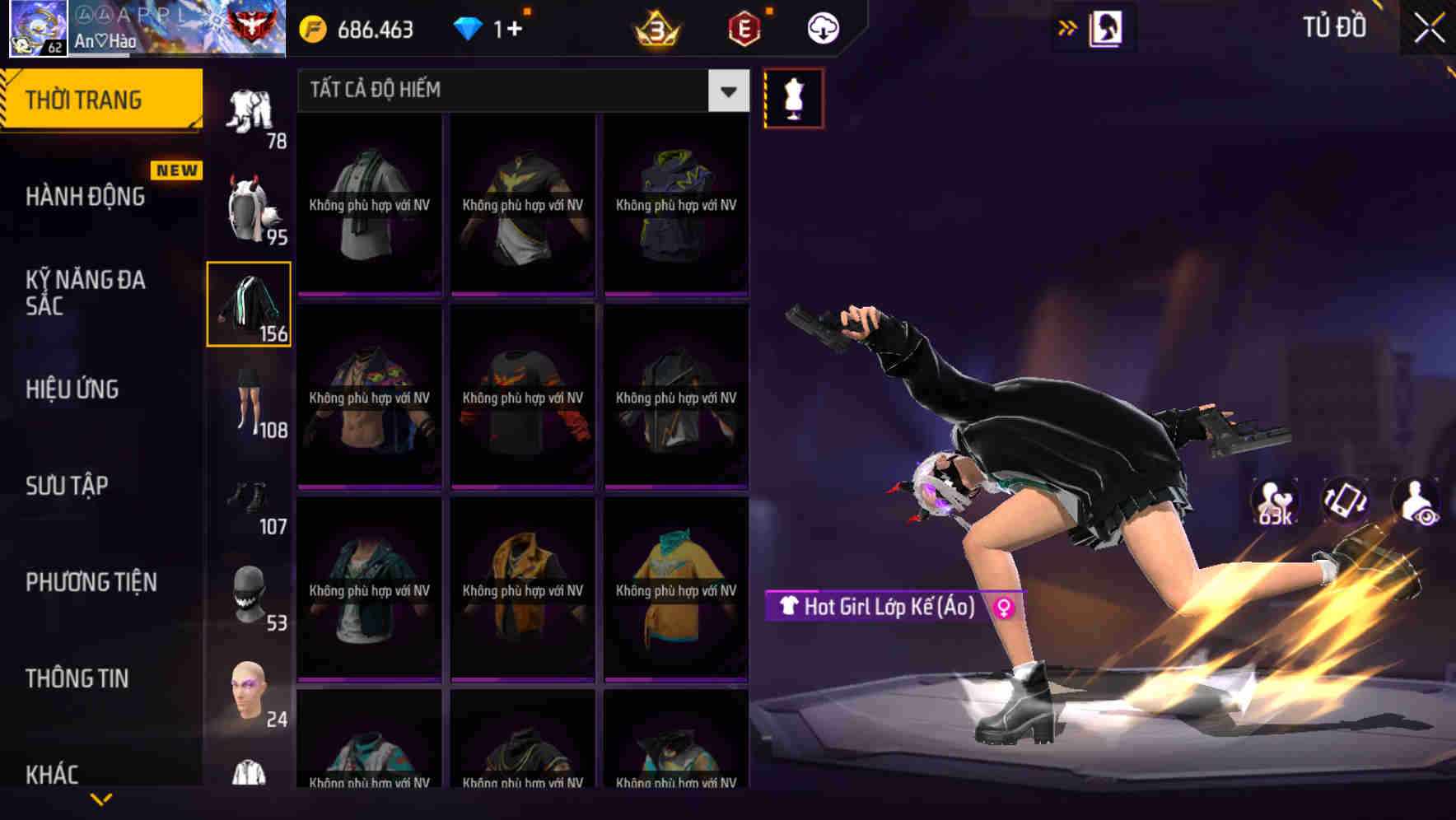
Task: Open the mannequin default outfit icon
Action: pos(793,98)
